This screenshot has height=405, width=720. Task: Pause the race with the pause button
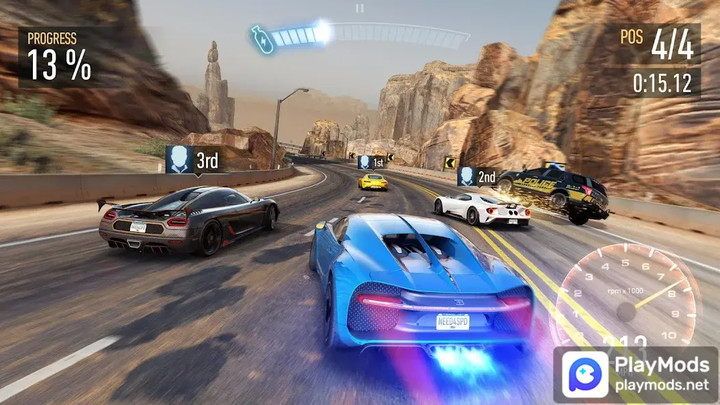[360, 7]
